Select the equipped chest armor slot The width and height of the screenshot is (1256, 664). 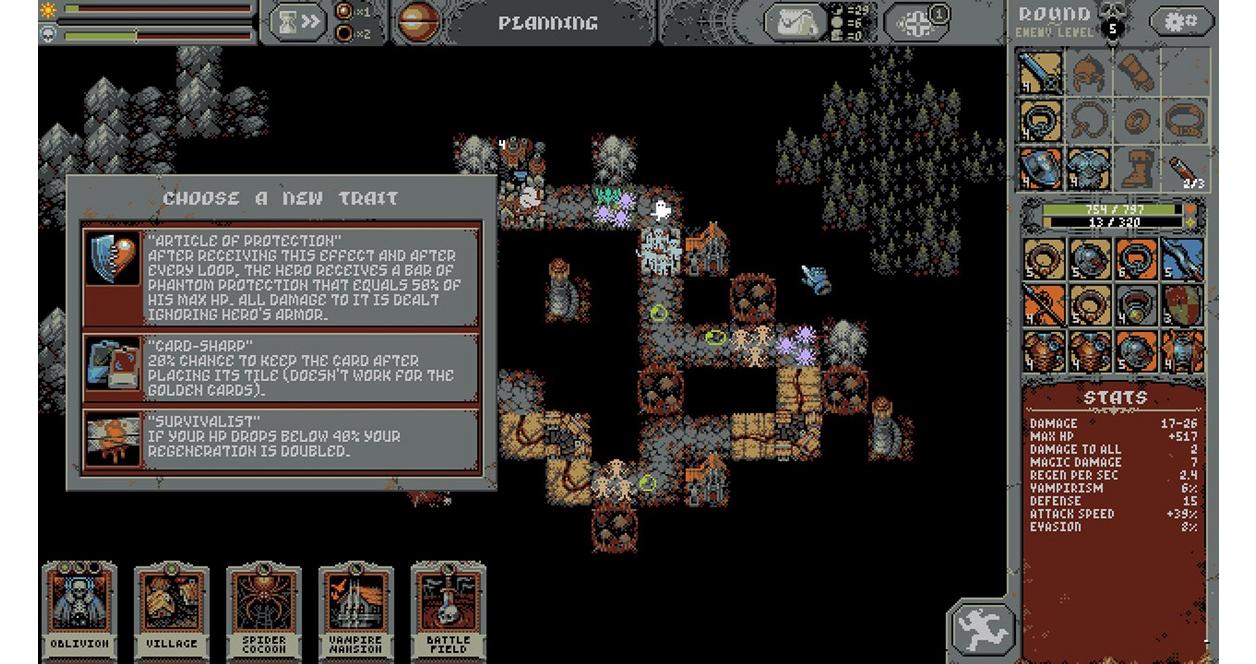tap(1088, 168)
